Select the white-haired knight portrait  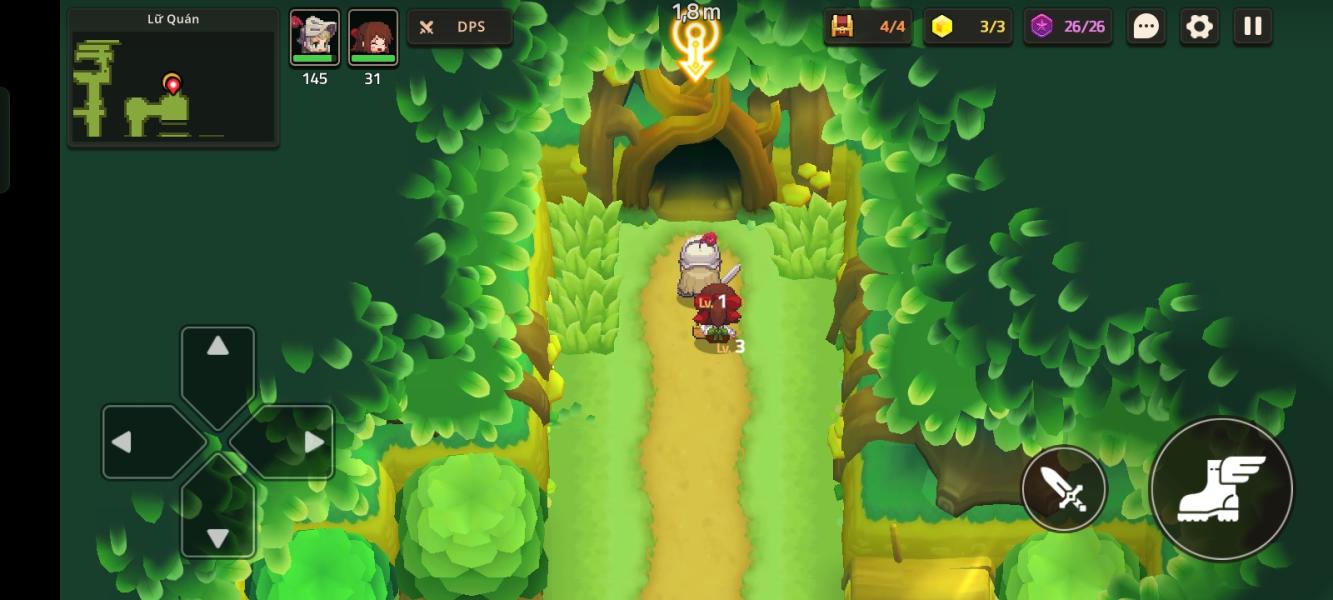coord(315,38)
